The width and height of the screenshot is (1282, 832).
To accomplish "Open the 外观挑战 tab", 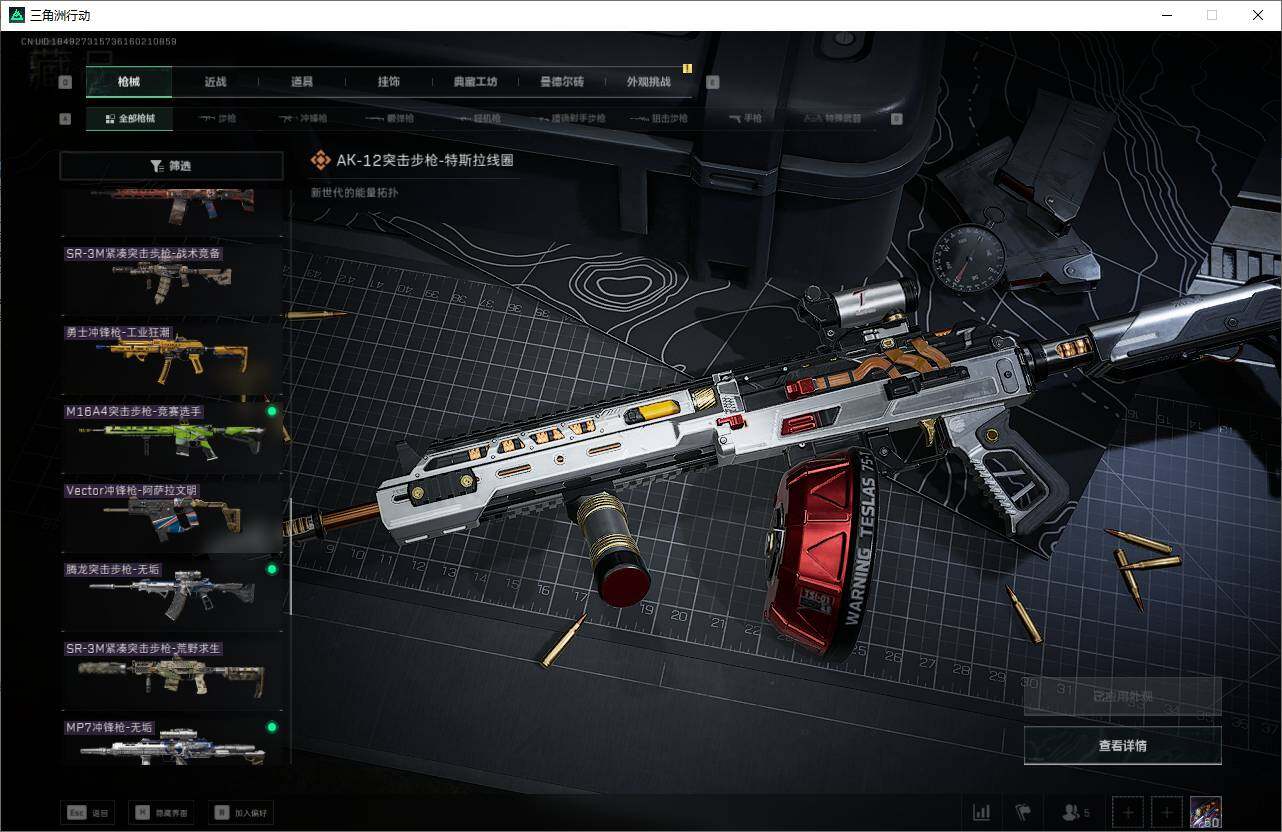I will point(648,82).
